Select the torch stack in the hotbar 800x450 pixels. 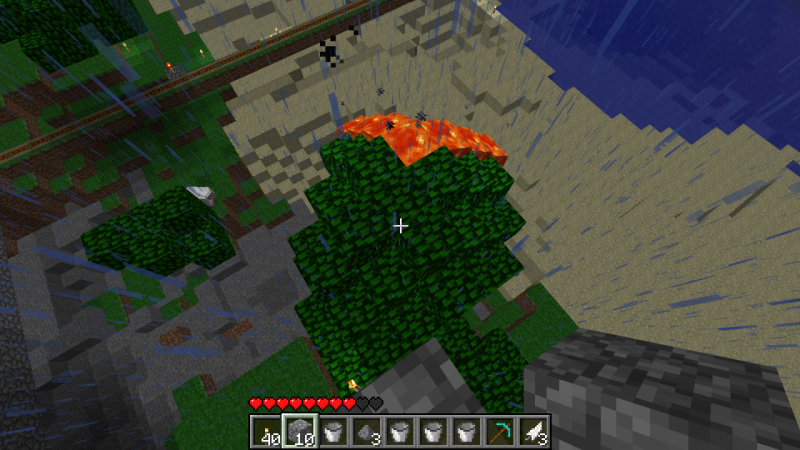pyautogui.click(x=267, y=431)
